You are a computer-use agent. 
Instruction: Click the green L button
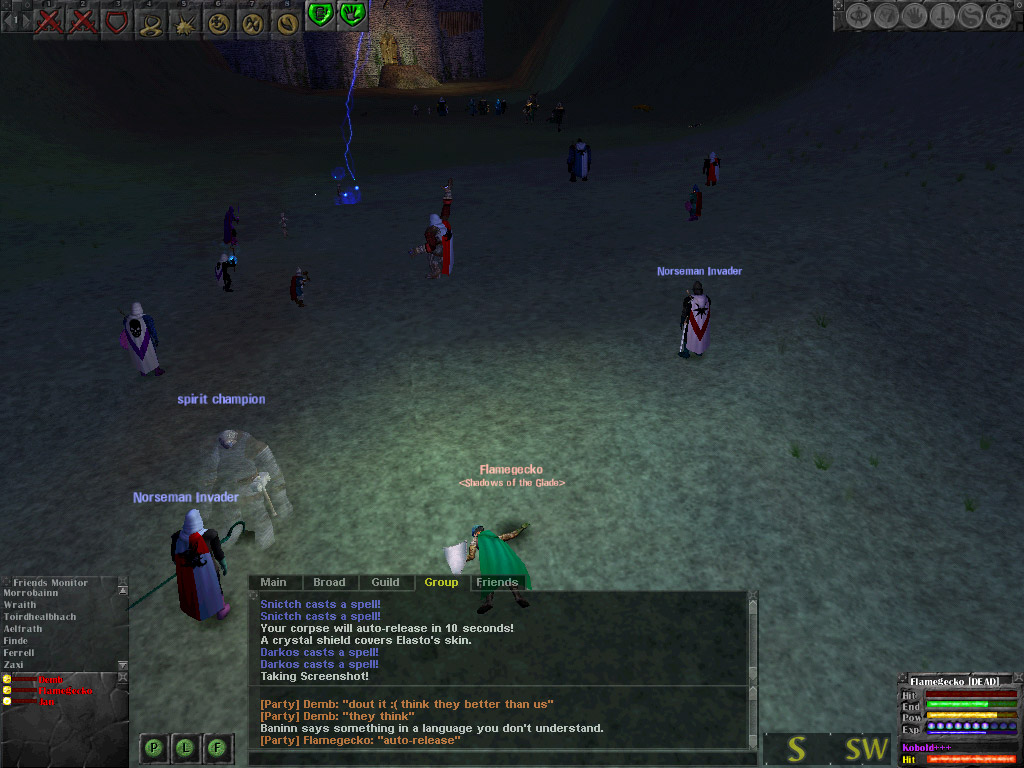coord(186,746)
